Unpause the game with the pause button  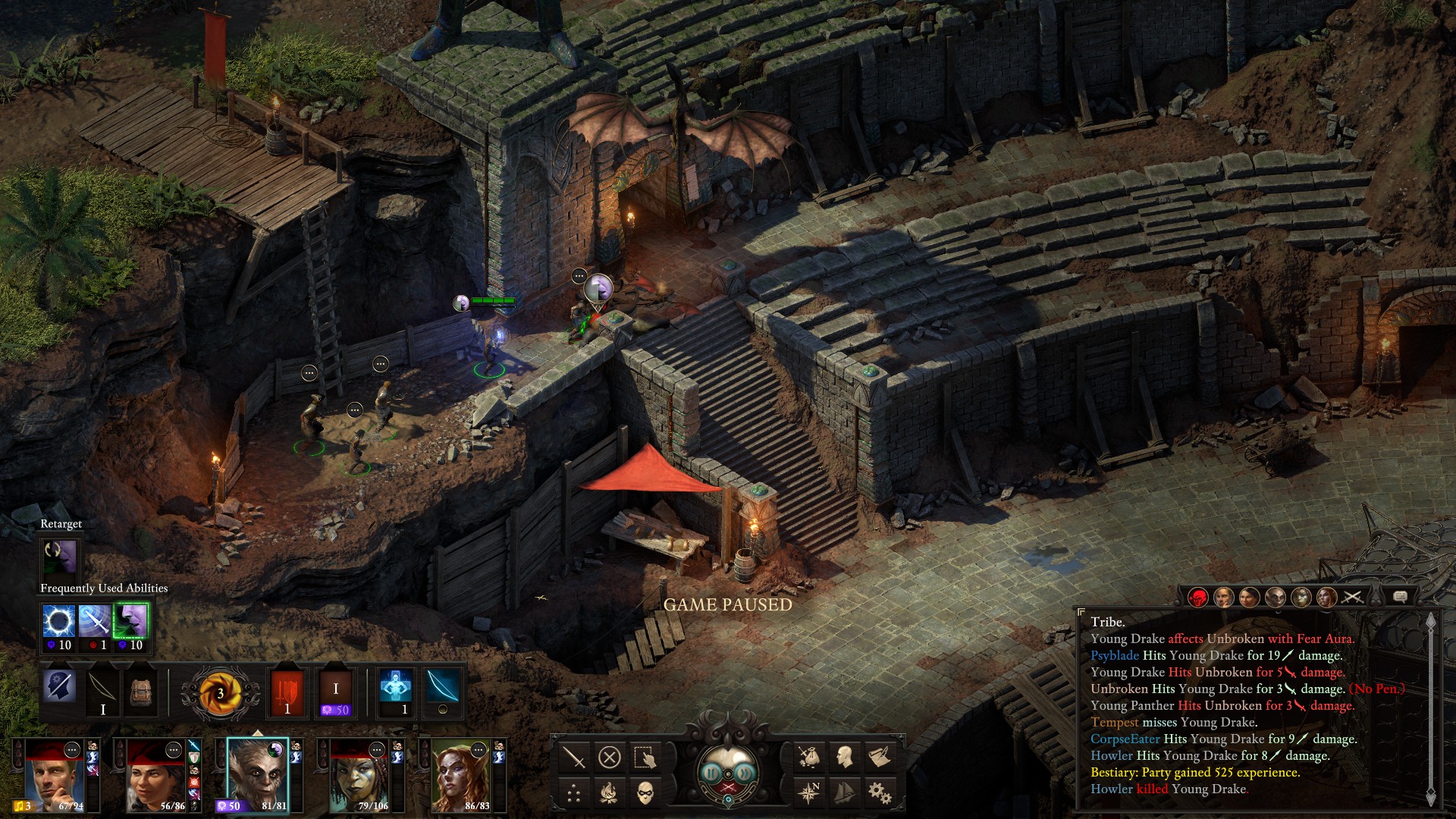(x=711, y=773)
